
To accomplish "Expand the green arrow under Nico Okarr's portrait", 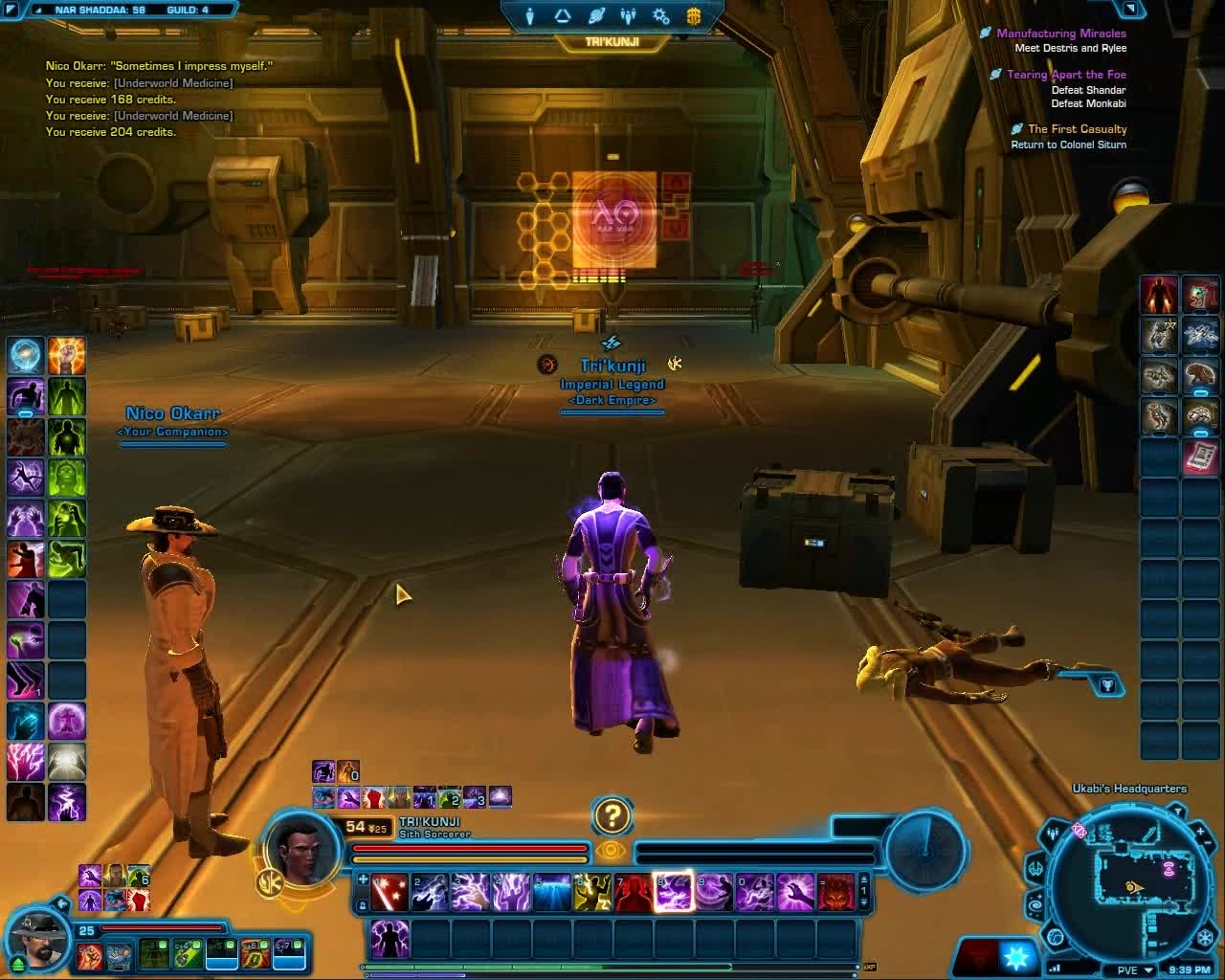I will [17, 963].
